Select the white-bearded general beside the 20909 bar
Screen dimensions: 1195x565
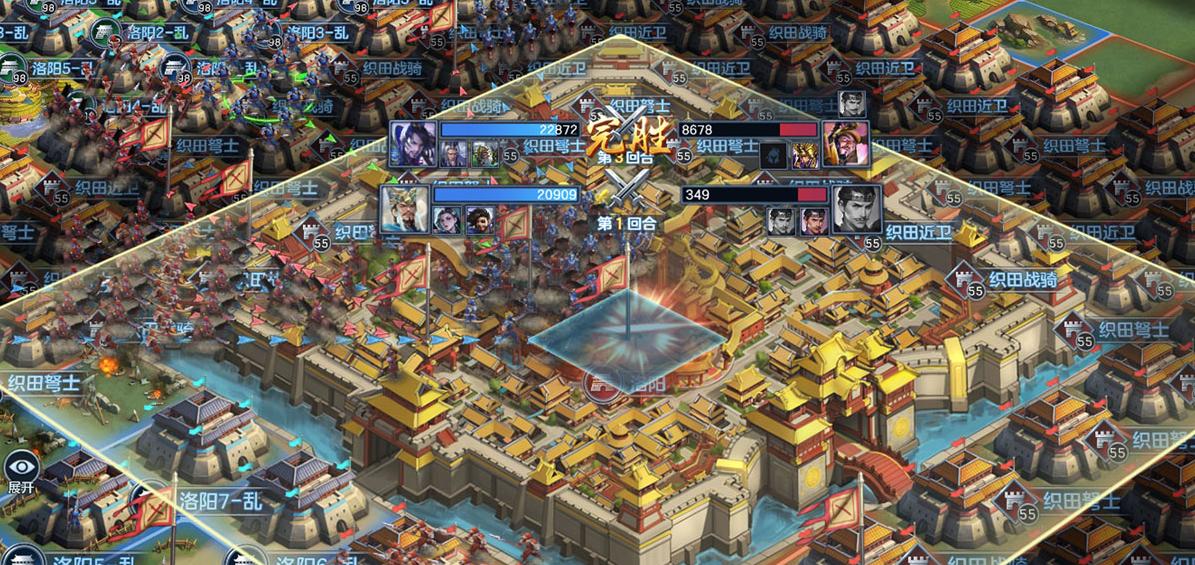point(404,208)
